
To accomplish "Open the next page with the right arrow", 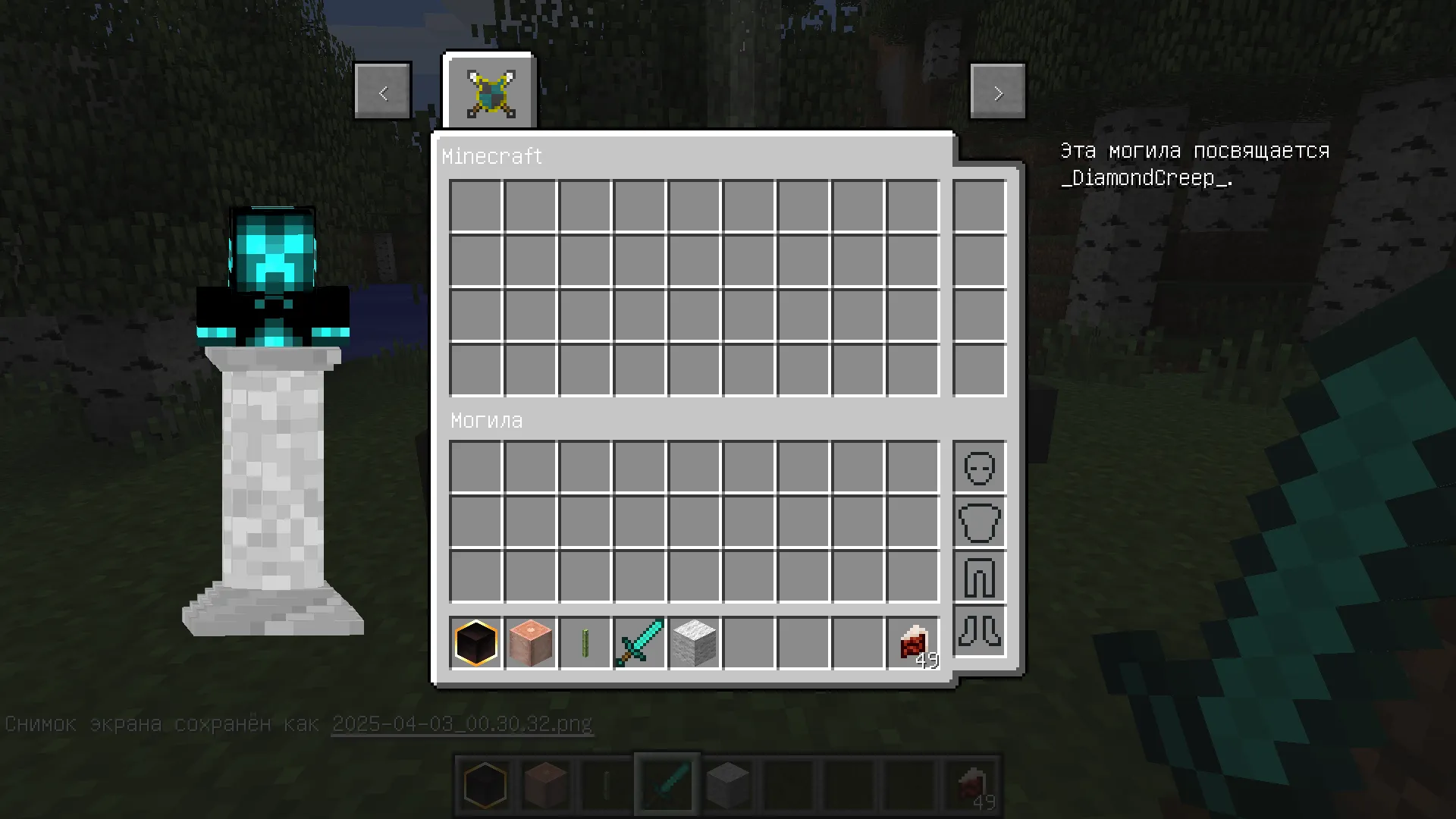I will (997, 91).
